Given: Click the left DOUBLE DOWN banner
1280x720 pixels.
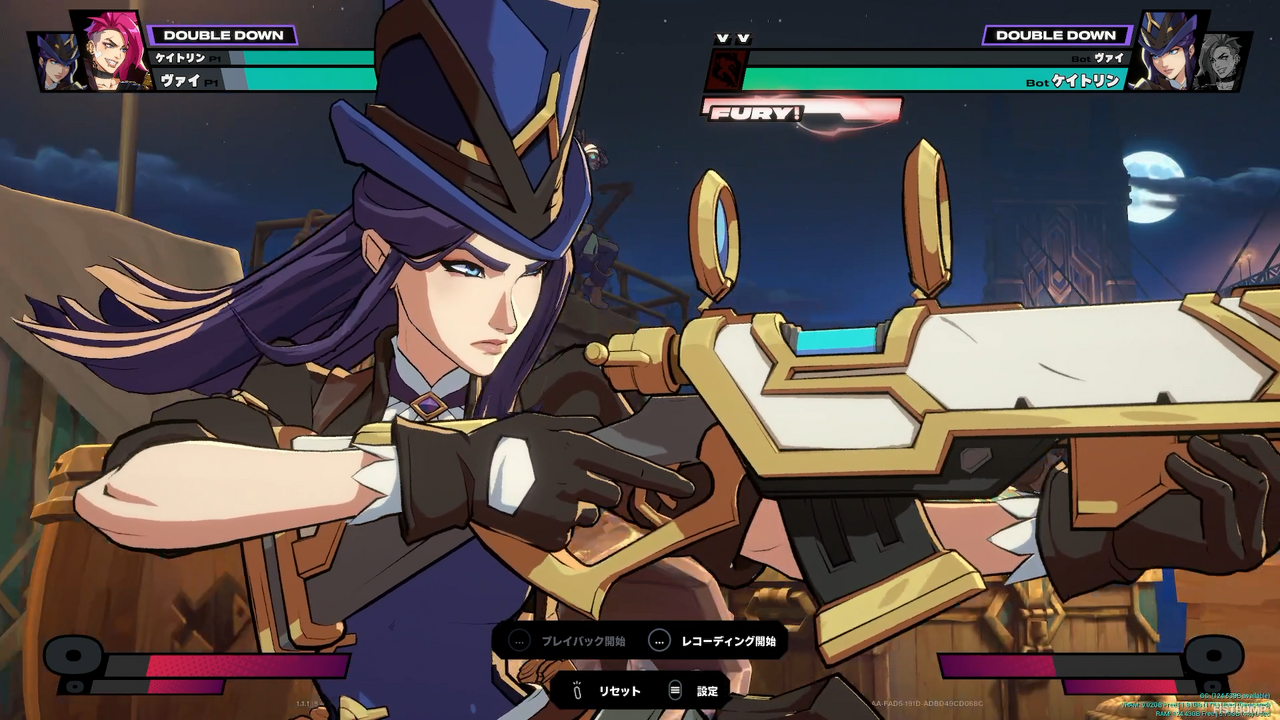Looking at the screenshot, I should click(x=225, y=34).
